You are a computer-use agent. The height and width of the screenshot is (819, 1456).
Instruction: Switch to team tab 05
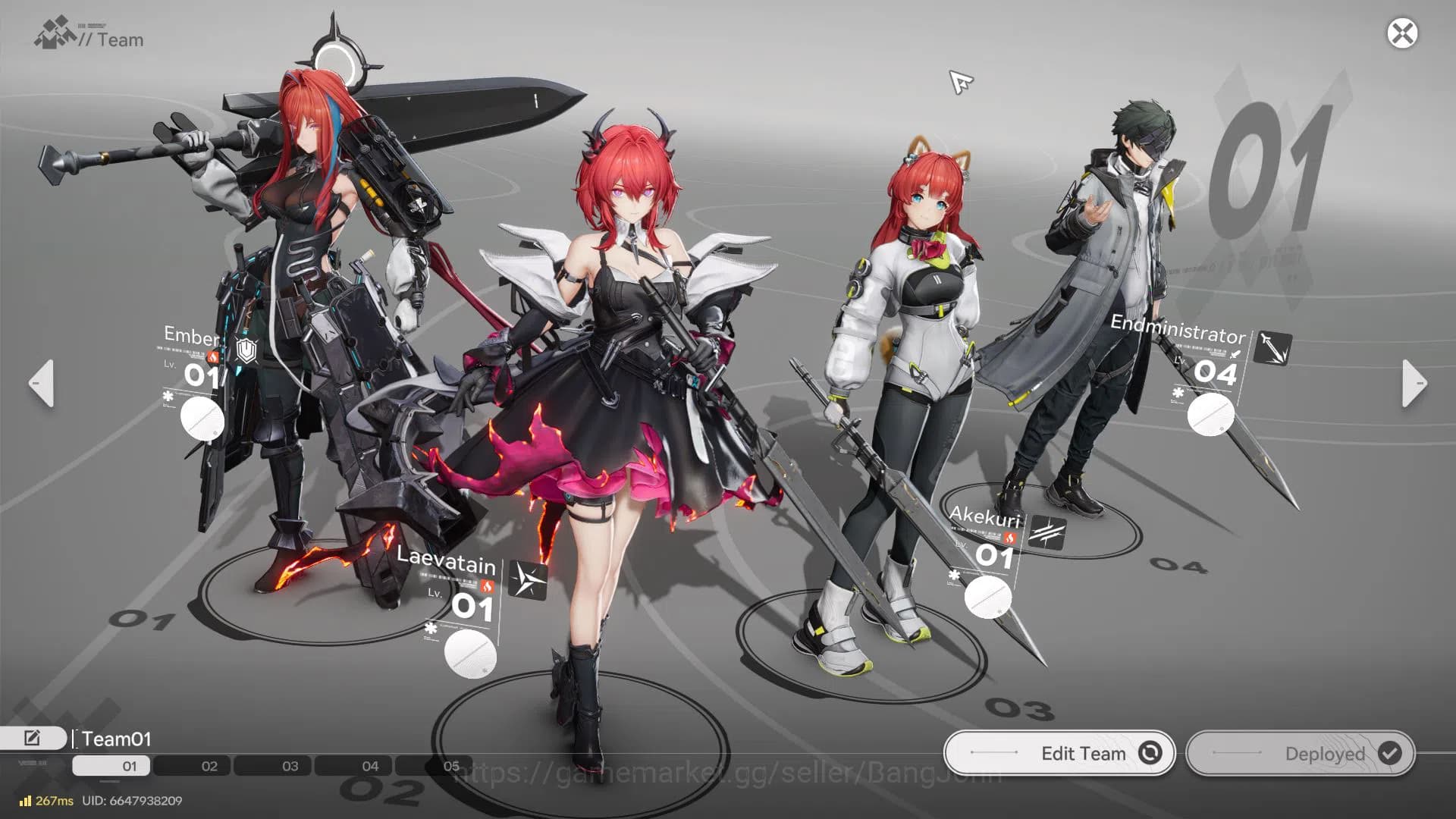(453, 767)
